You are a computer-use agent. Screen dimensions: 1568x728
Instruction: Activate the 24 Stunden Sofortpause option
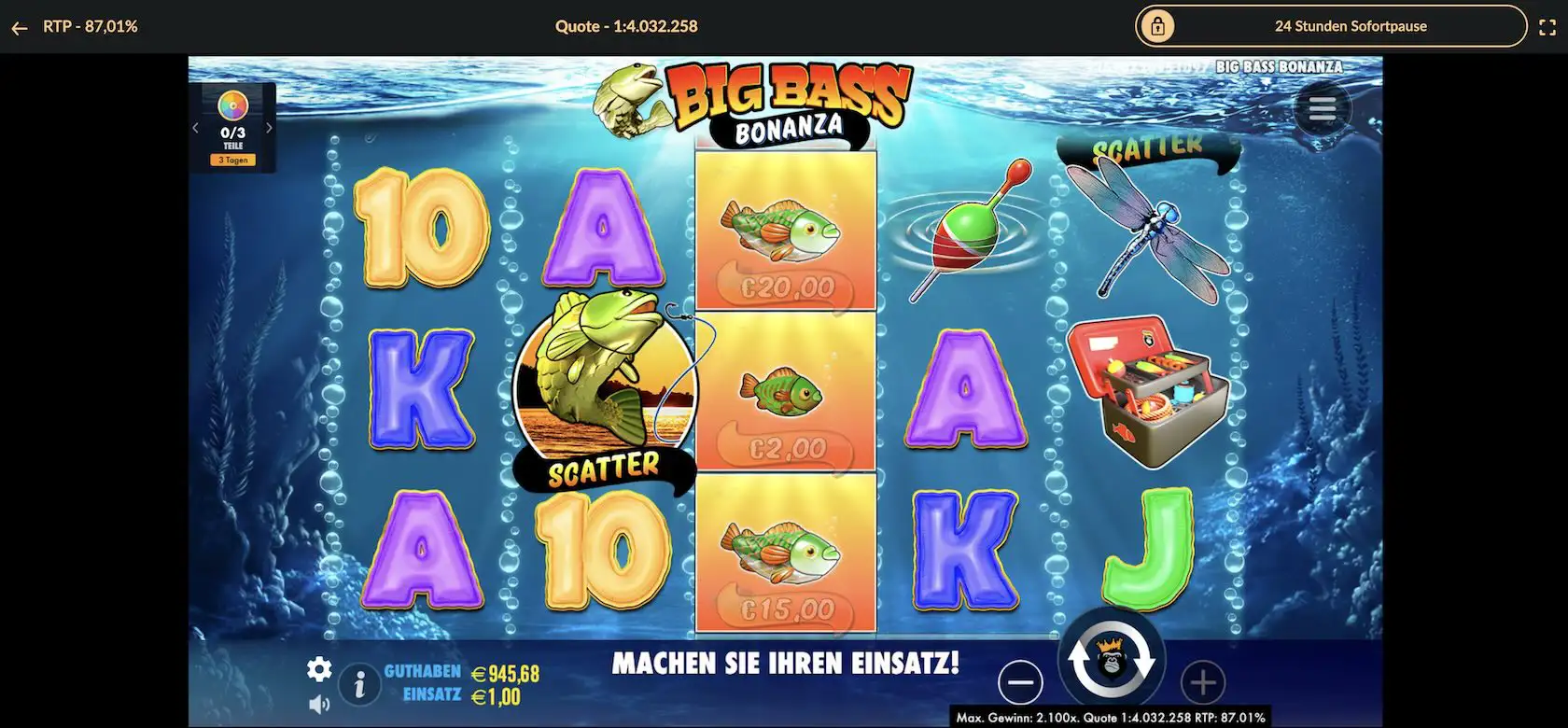click(x=1351, y=26)
